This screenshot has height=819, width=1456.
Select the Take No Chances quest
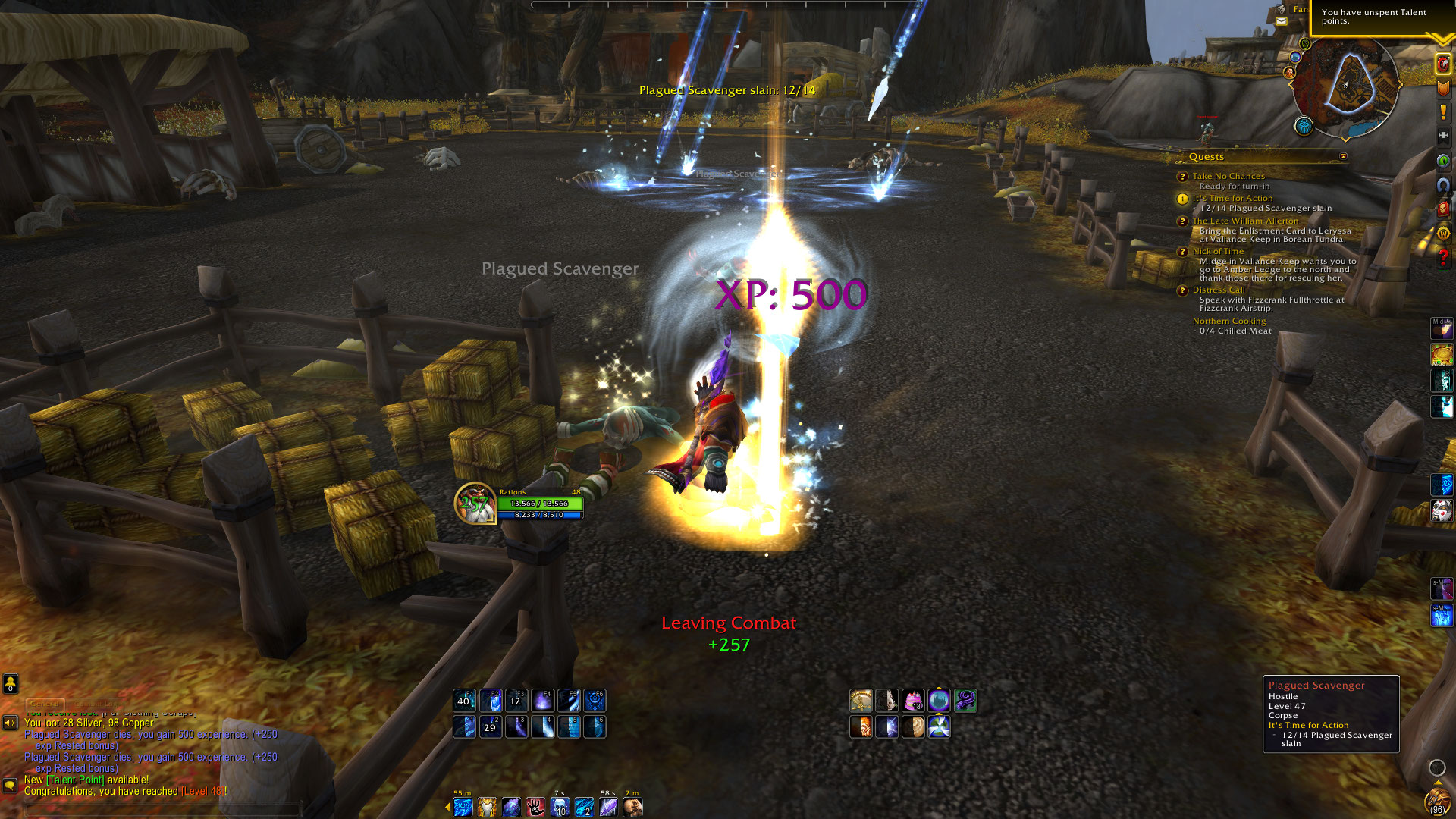click(x=1228, y=176)
